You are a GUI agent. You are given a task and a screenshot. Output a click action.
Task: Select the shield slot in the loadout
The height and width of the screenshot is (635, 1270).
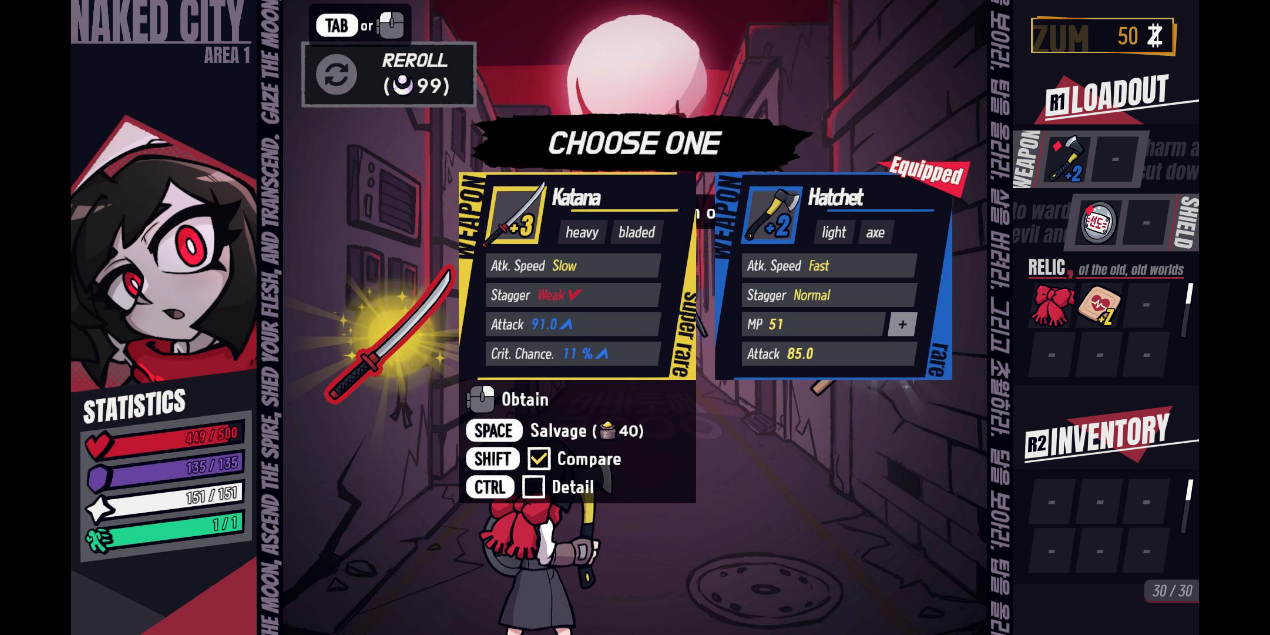(x=1099, y=222)
